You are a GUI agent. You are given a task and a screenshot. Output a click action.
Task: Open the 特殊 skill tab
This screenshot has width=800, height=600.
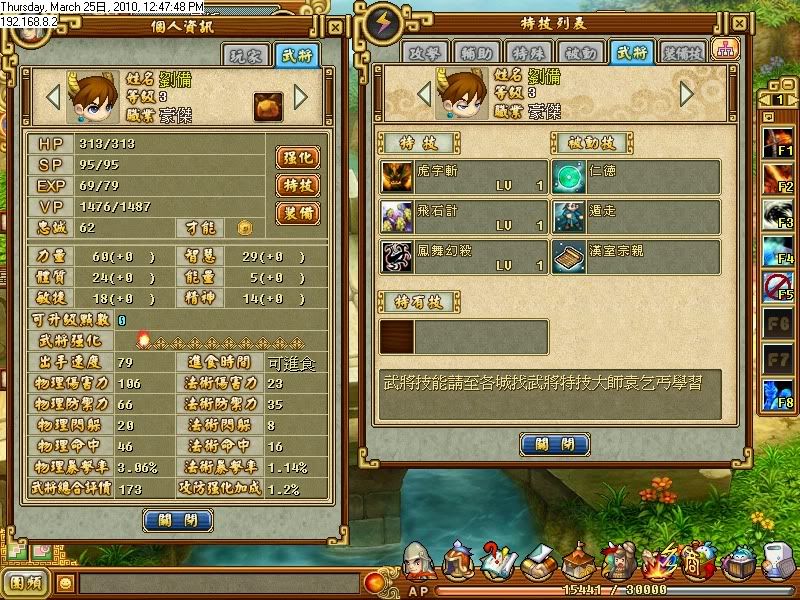[527, 53]
